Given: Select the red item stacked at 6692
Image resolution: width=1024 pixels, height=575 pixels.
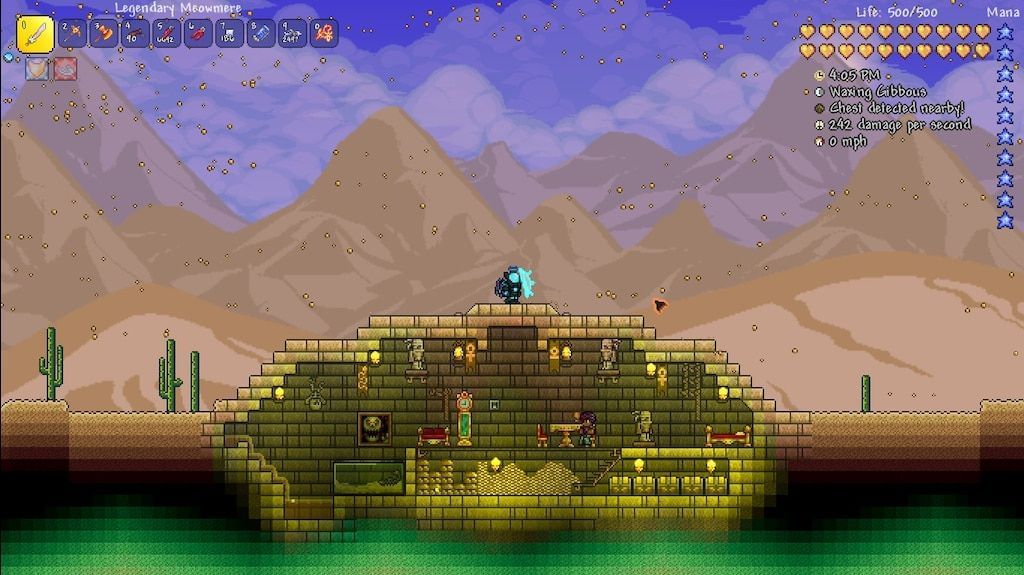Looking at the screenshot, I should click(x=166, y=34).
